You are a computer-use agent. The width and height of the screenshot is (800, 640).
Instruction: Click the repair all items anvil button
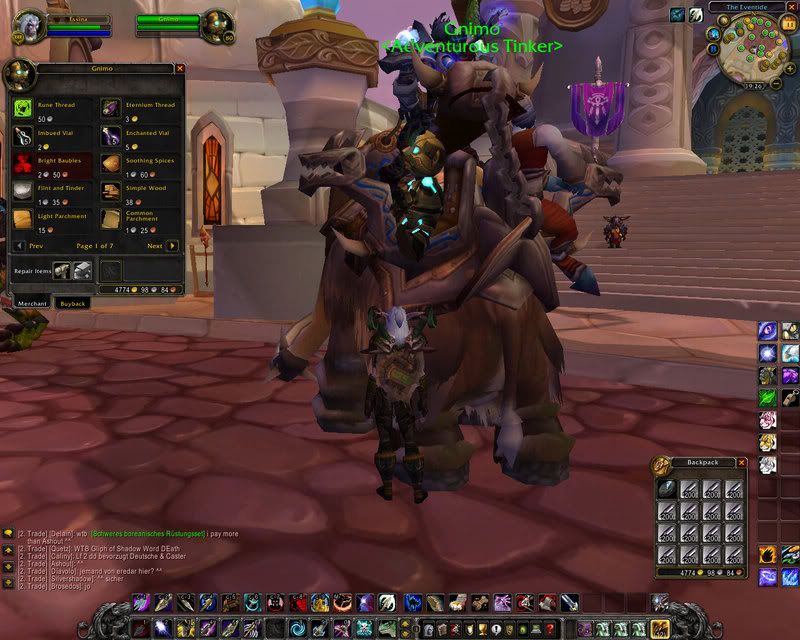(81, 270)
